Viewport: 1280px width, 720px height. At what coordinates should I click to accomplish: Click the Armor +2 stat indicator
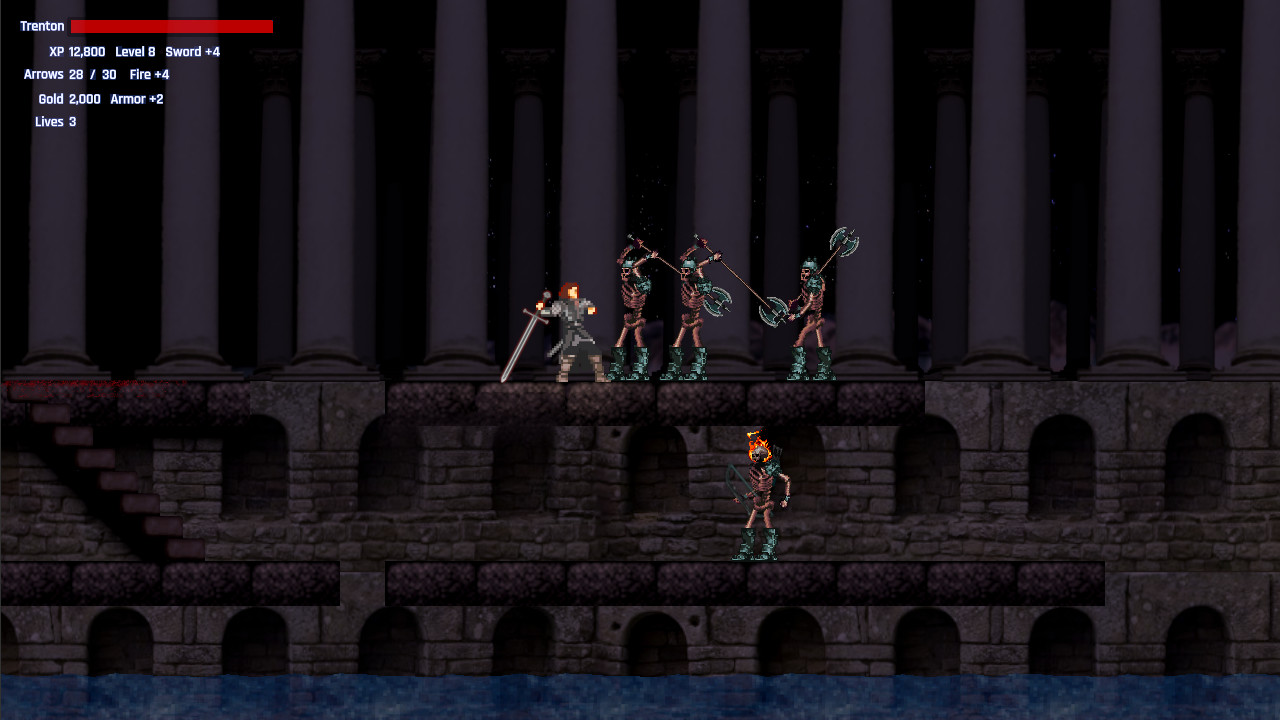point(137,99)
